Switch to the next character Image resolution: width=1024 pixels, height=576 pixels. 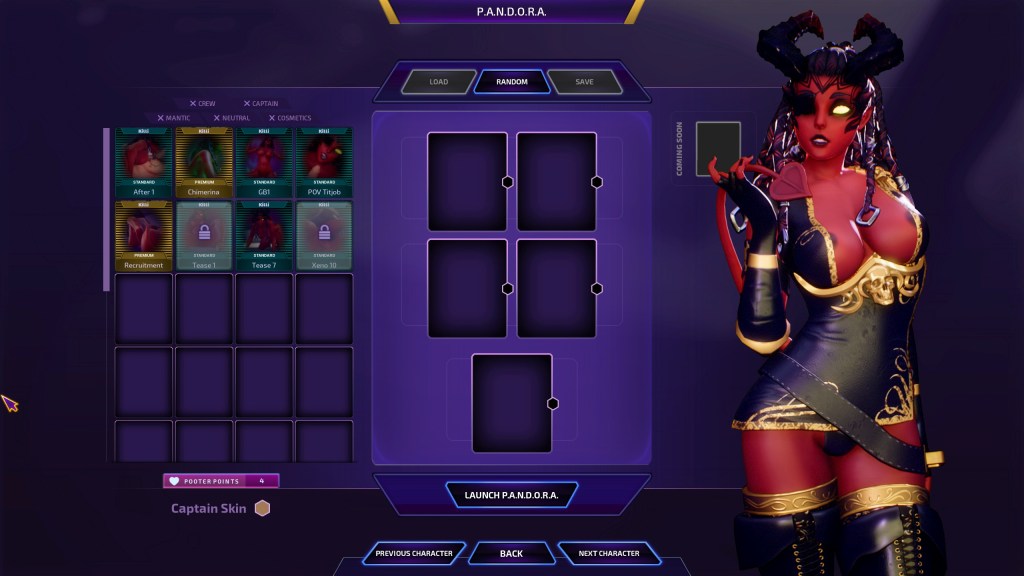608,553
